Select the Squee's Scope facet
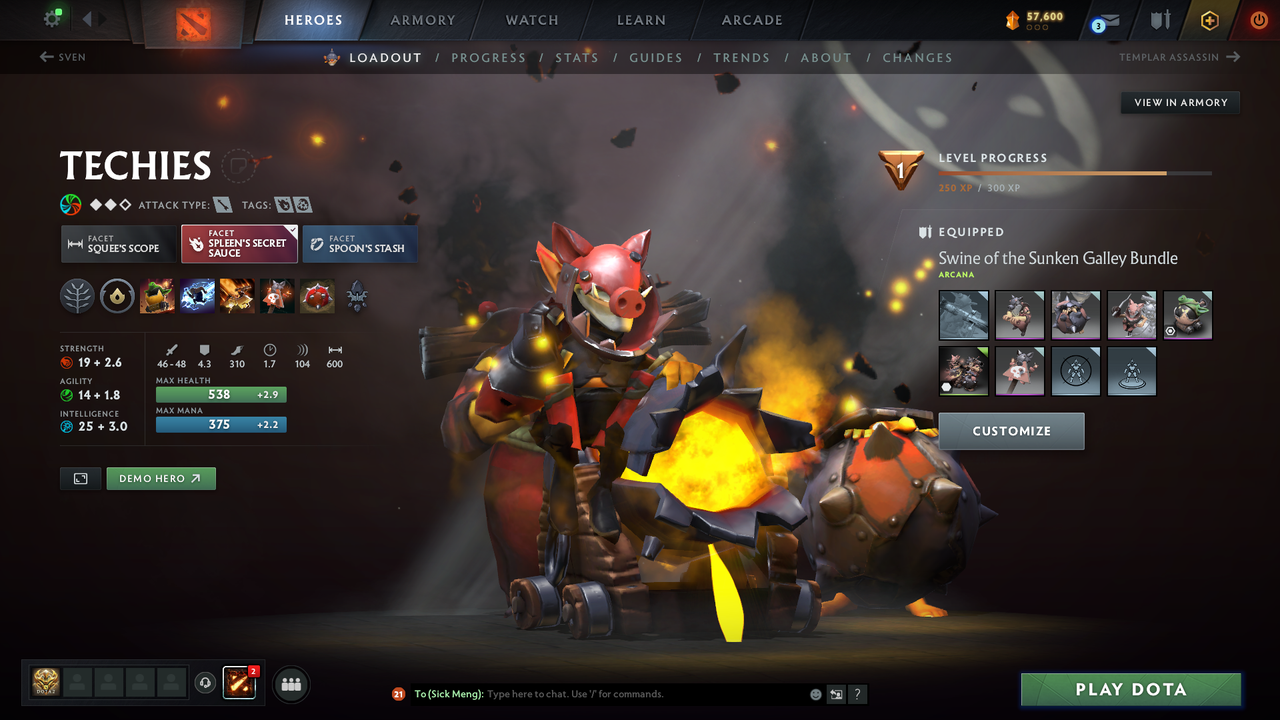The width and height of the screenshot is (1280, 720). click(x=117, y=243)
